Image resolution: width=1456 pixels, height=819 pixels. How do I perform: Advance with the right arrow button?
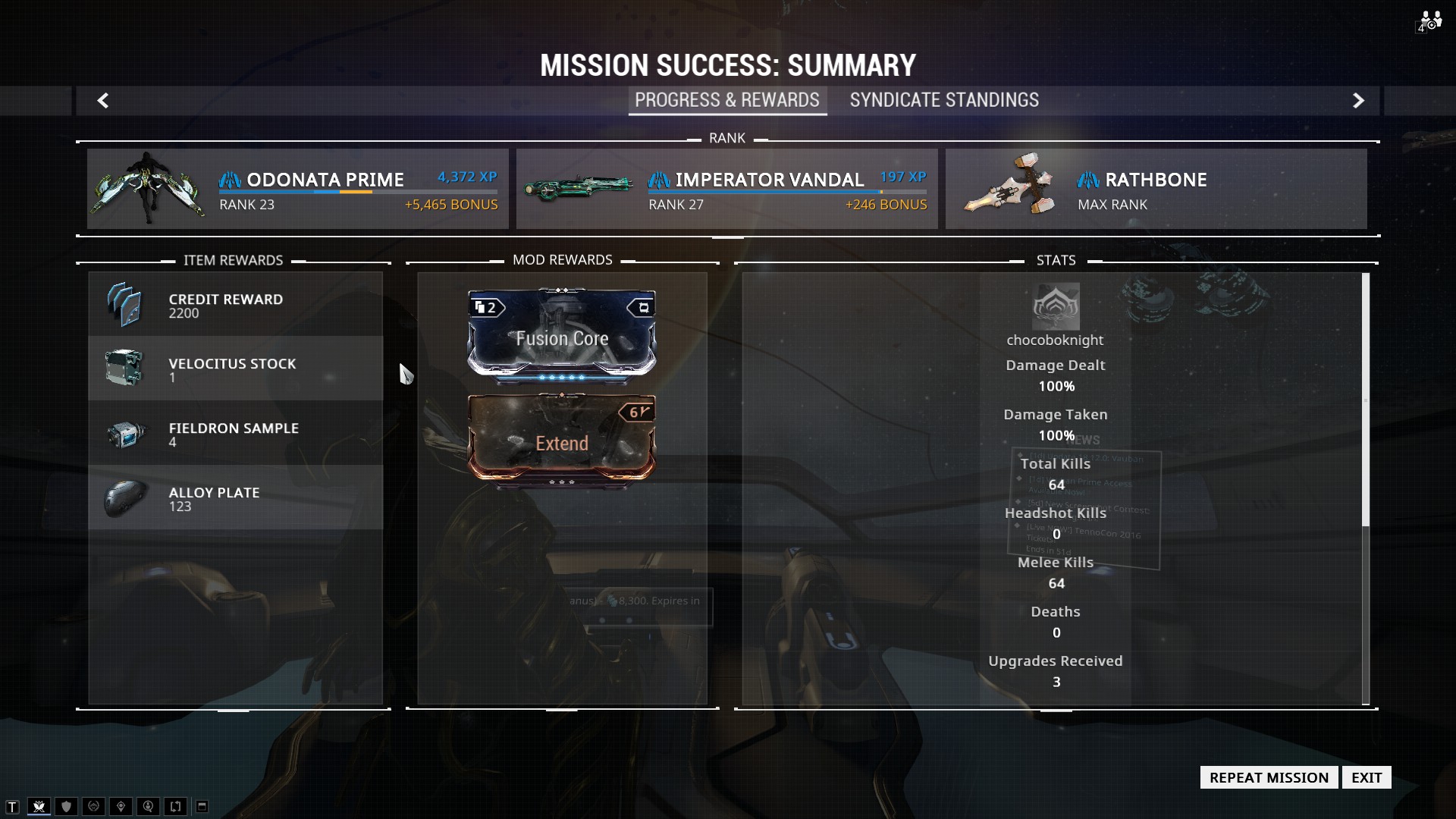pyautogui.click(x=1358, y=100)
